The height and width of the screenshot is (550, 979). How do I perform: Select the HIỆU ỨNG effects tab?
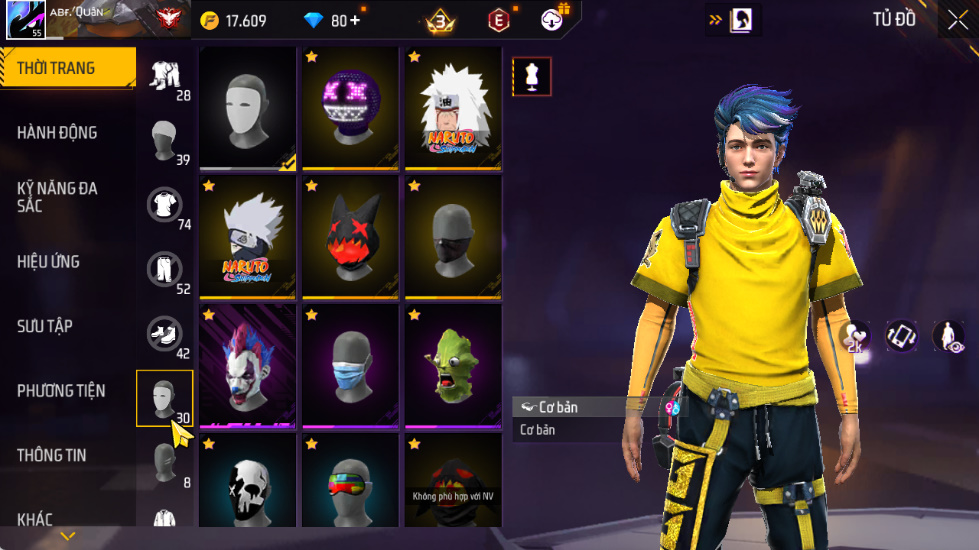pyautogui.click(x=48, y=261)
